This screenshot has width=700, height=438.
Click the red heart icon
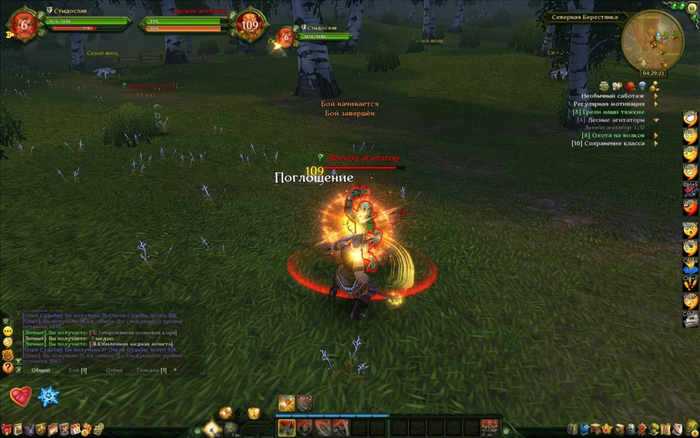click(x=20, y=397)
